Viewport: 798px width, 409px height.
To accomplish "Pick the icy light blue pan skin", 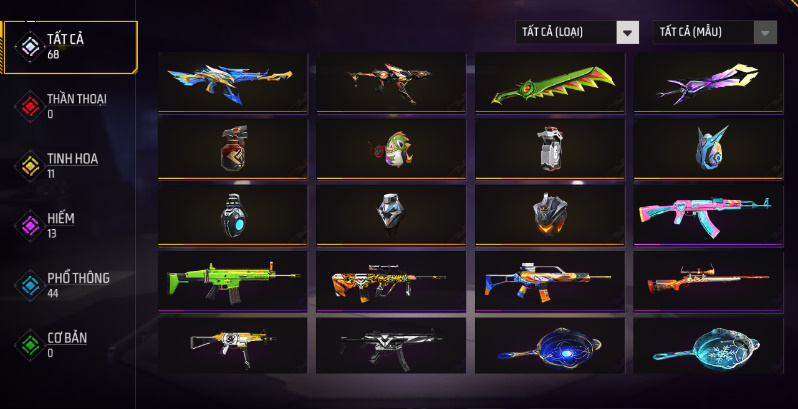I will coord(708,344).
